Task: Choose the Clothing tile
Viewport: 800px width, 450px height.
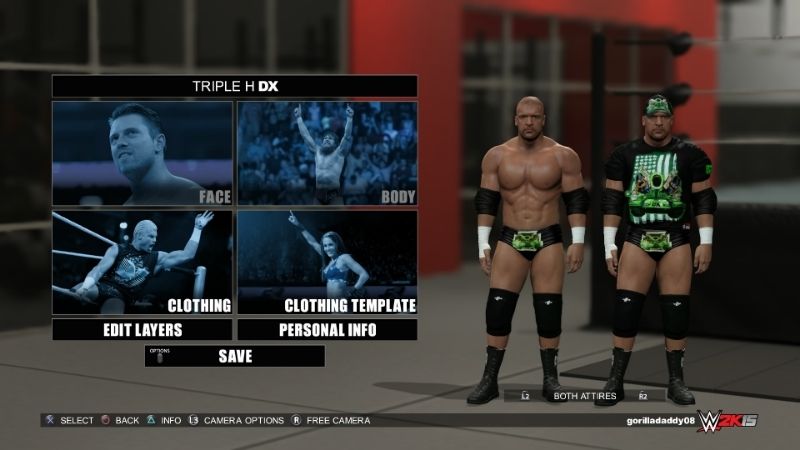Action: pyautogui.click(x=142, y=262)
